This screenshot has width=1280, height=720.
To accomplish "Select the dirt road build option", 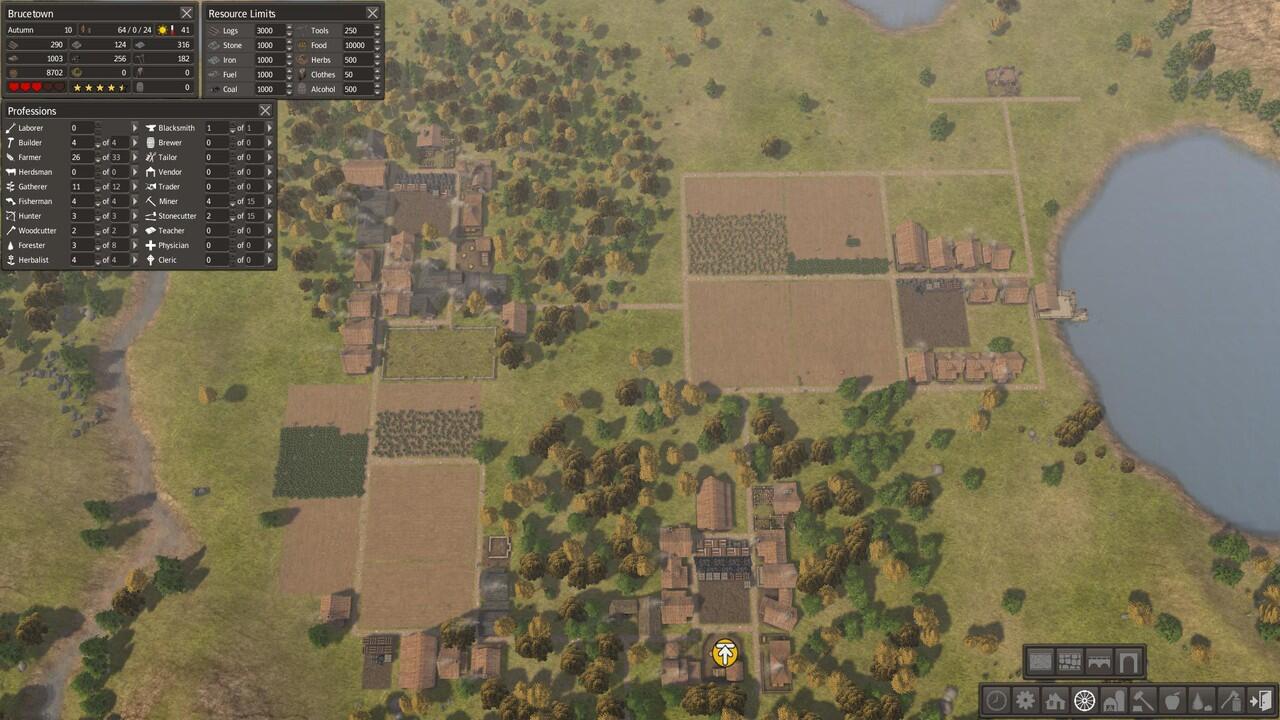I will pos(1041,662).
